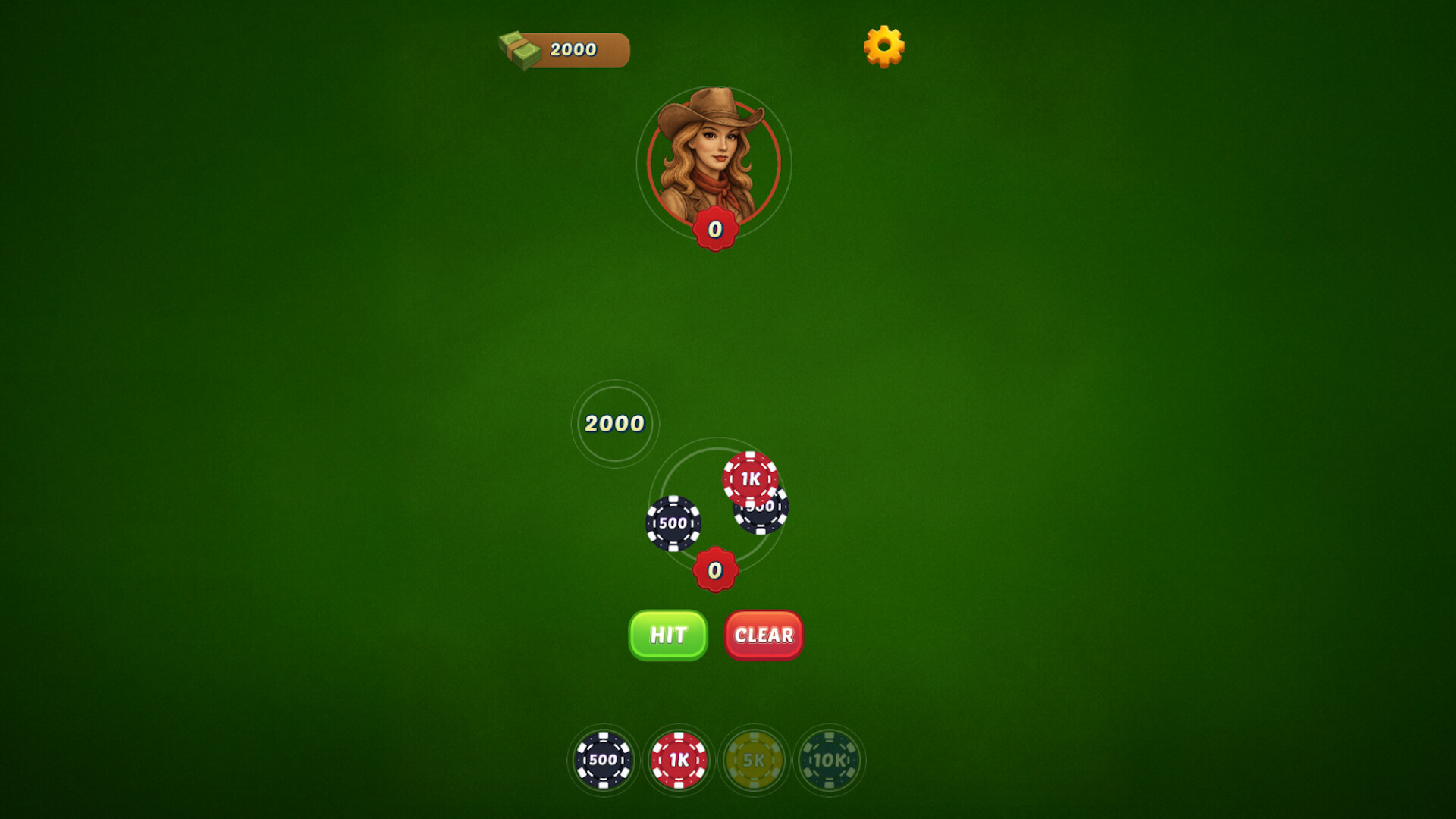Image resolution: width=1456 pixels, height=819 pixels.
Task: Click the money stack icon beside the balance
Action: click(518, 49)
